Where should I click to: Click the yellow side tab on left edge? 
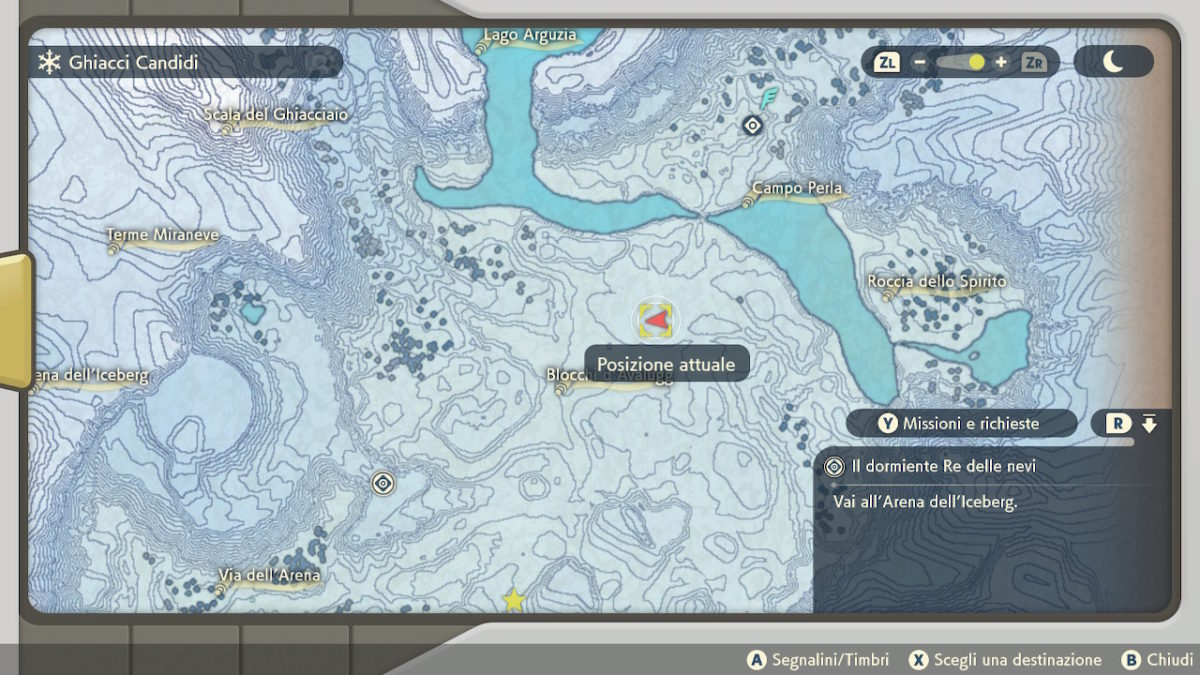(15, 320)
